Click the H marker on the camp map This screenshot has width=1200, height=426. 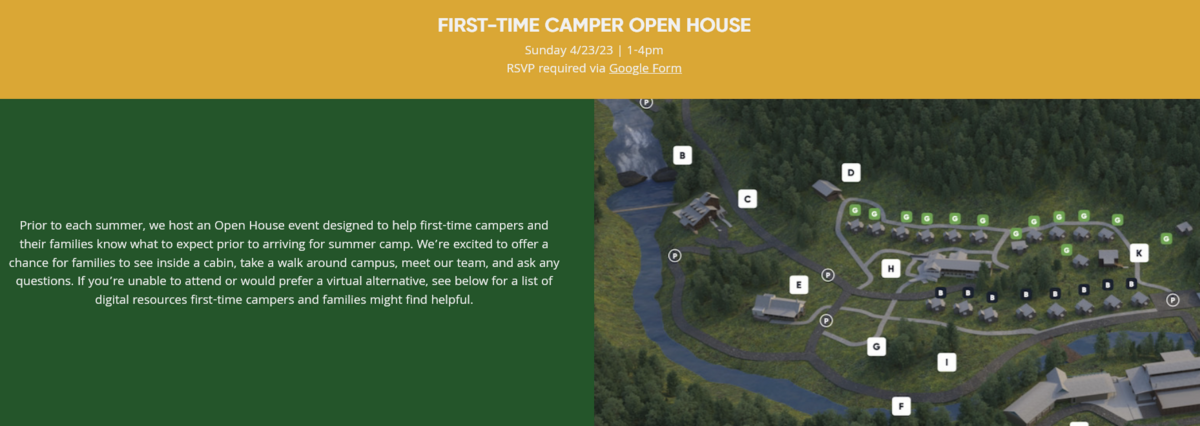(891, 267)
